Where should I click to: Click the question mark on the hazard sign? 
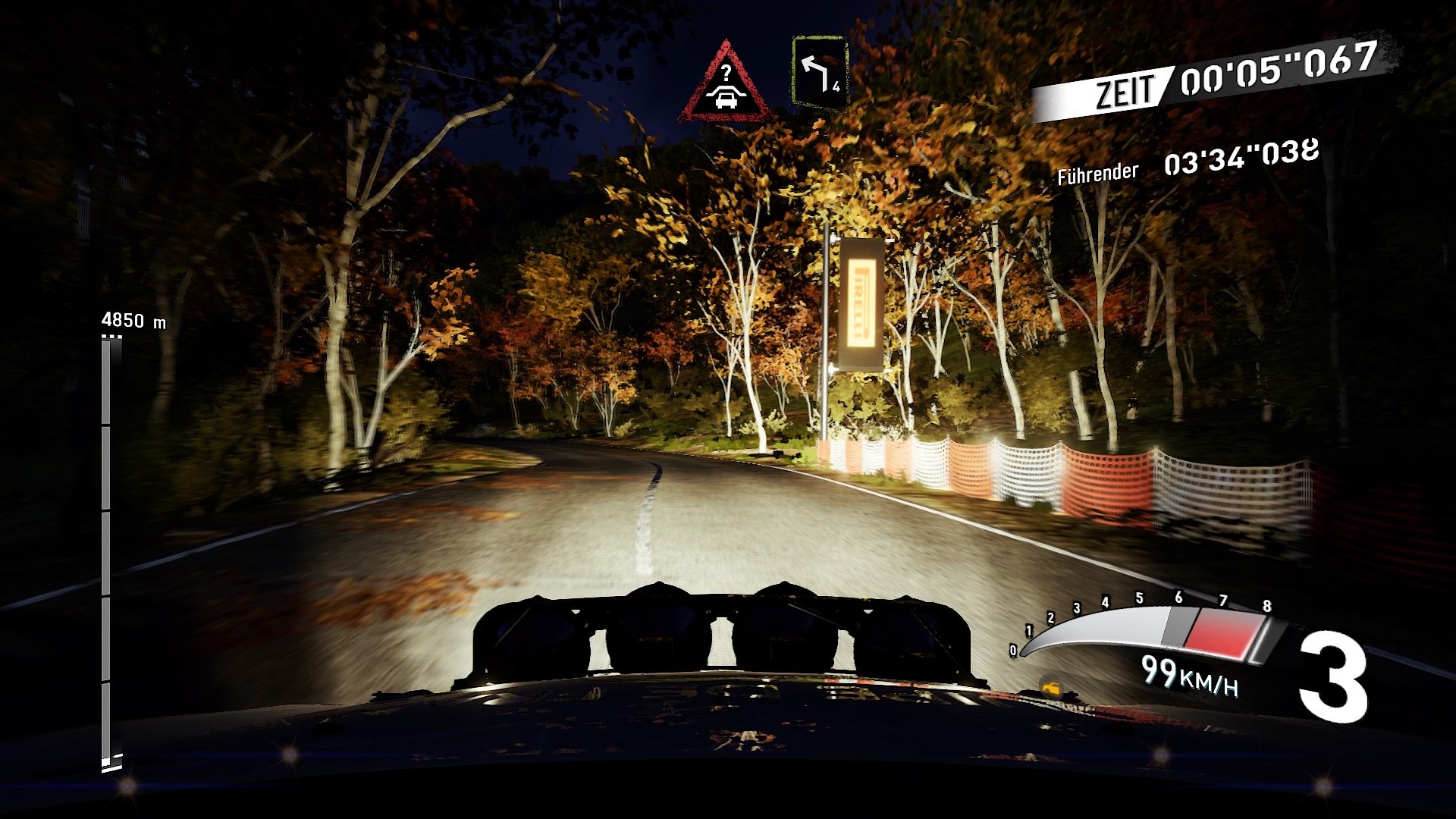click(x=726, y=74)
